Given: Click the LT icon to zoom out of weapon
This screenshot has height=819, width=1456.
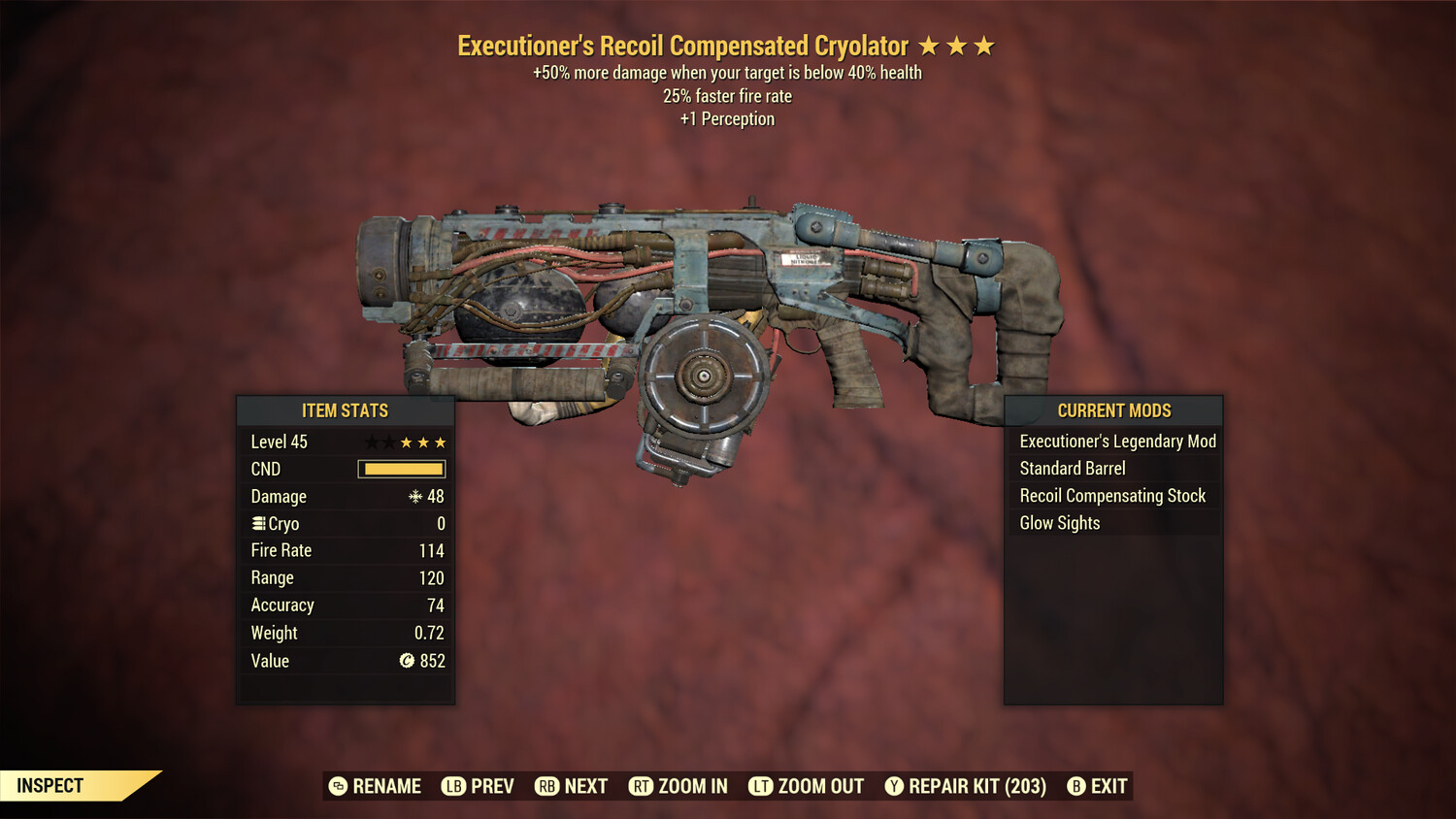Looking at the screenshot, I should click(x=761, y=786).
